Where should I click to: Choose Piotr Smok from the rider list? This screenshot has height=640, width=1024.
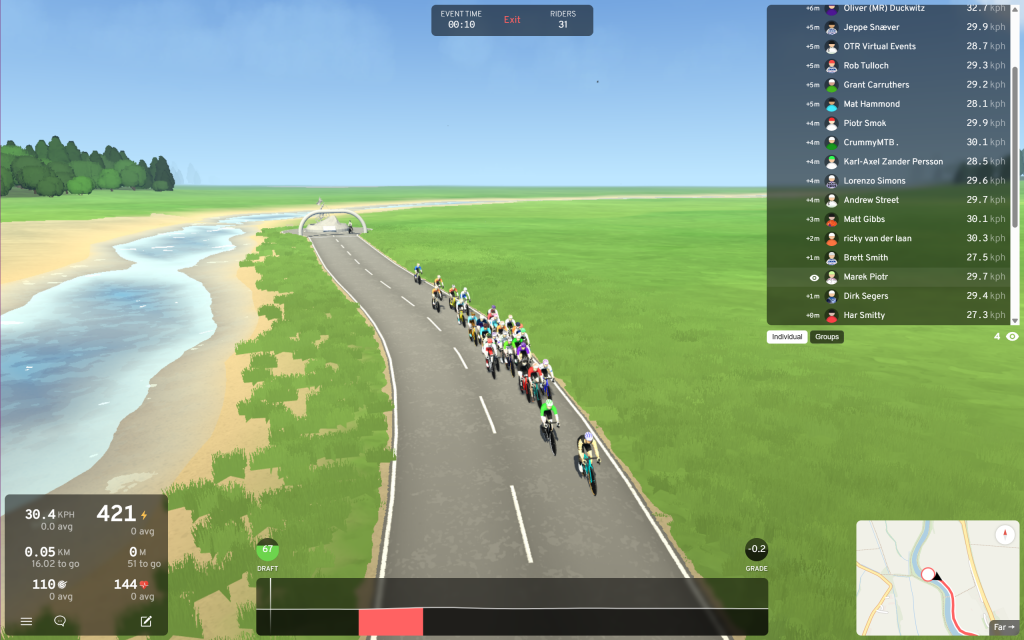[864, 124]
